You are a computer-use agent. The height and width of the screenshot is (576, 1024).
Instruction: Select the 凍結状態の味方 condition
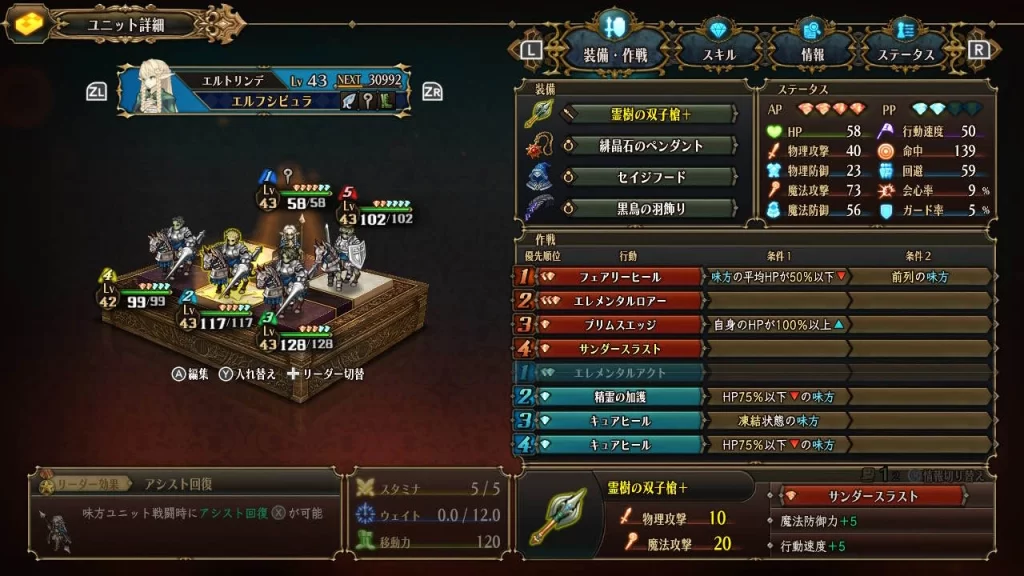pos(778,421)
